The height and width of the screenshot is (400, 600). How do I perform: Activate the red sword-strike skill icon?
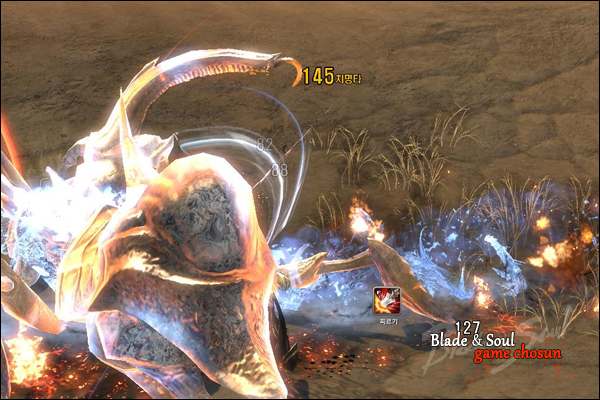[387, 298]
